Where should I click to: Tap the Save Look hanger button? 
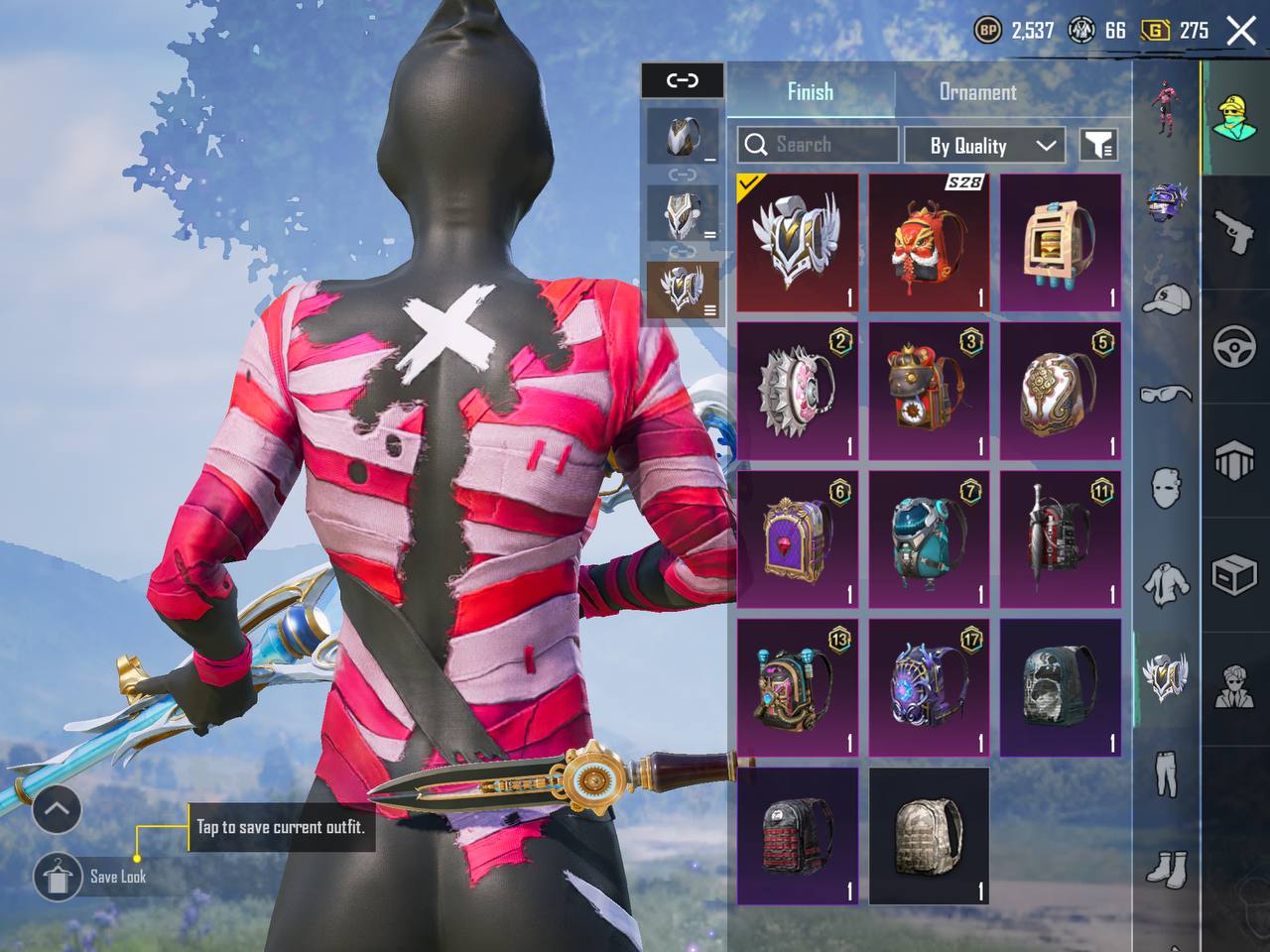click(x=57, y=877)
